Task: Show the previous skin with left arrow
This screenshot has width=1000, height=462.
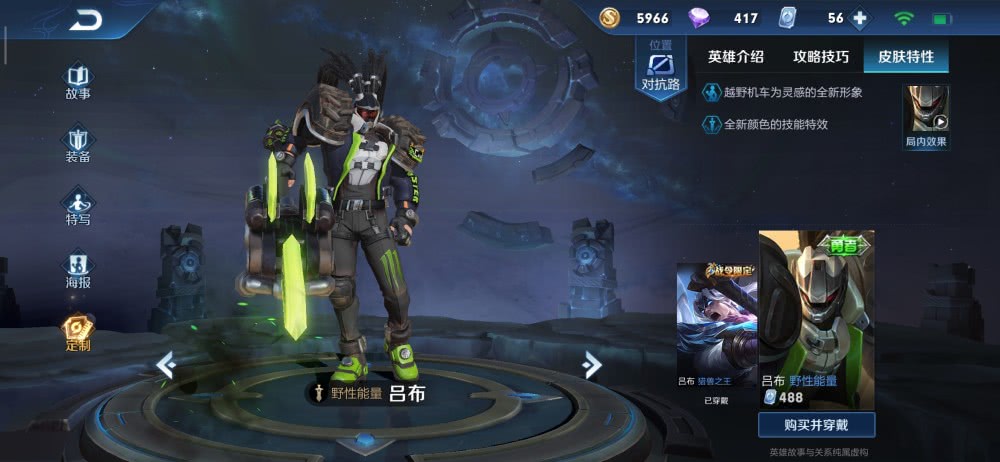Action: [x=166, y=366]
